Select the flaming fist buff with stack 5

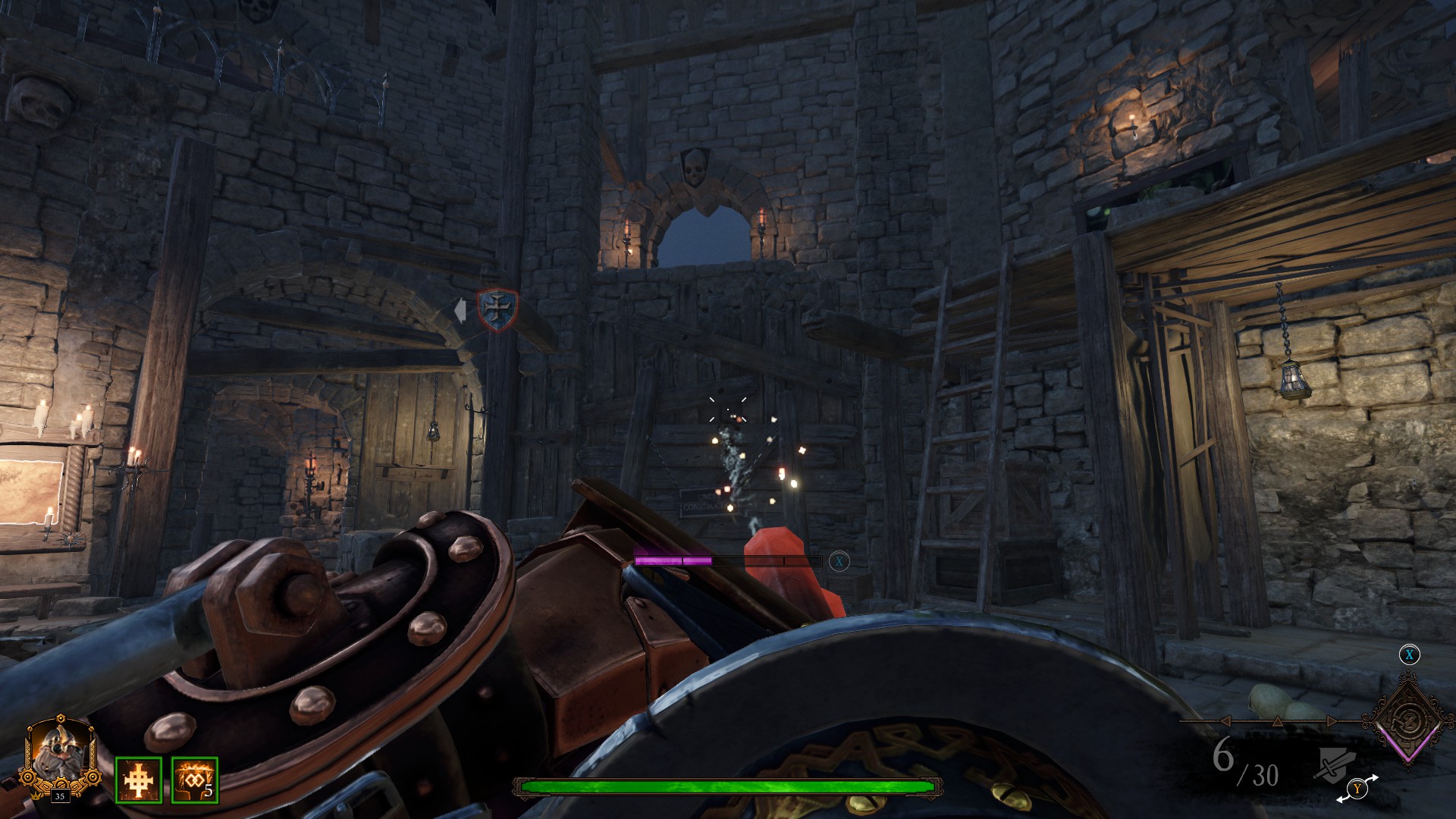tap(195, 780)
